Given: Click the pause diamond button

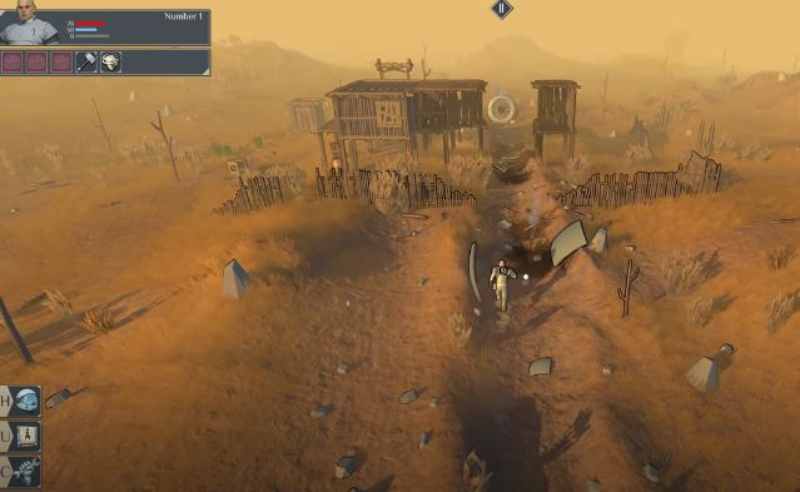Looking at the screenshot, I should (502, 9).
